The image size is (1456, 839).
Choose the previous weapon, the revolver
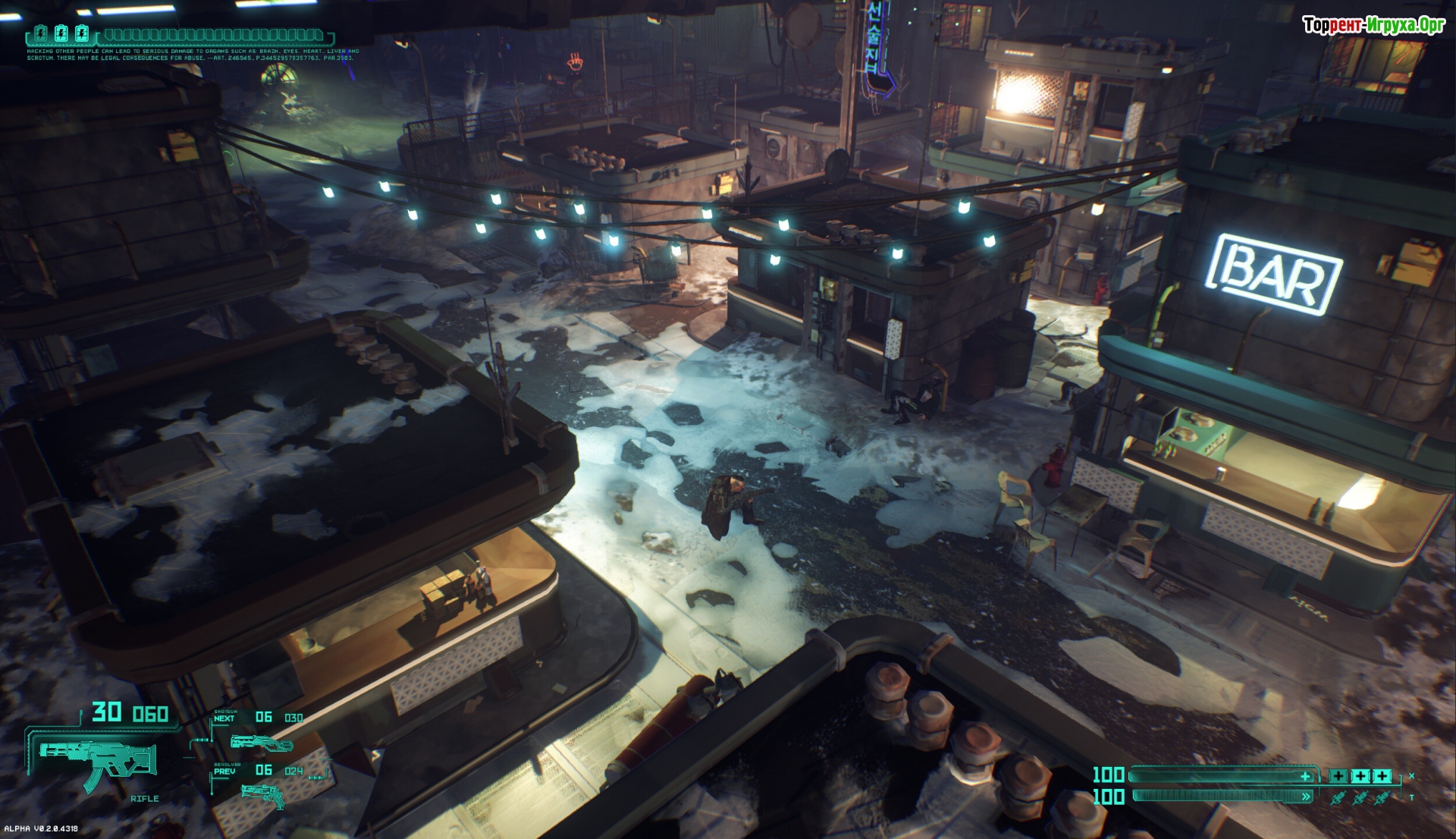[x=262, y=794]
